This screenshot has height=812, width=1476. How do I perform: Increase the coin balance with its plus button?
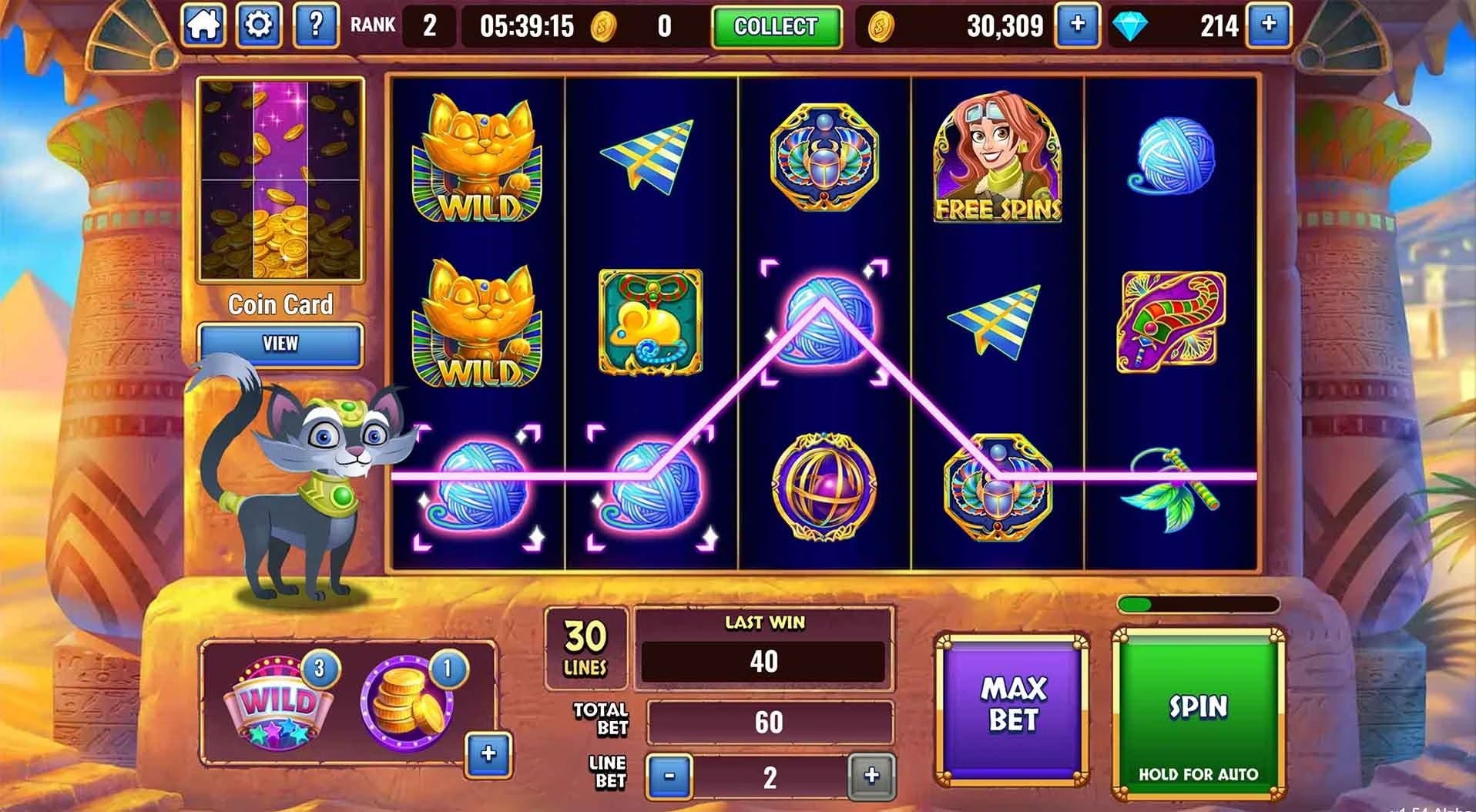1078,25
